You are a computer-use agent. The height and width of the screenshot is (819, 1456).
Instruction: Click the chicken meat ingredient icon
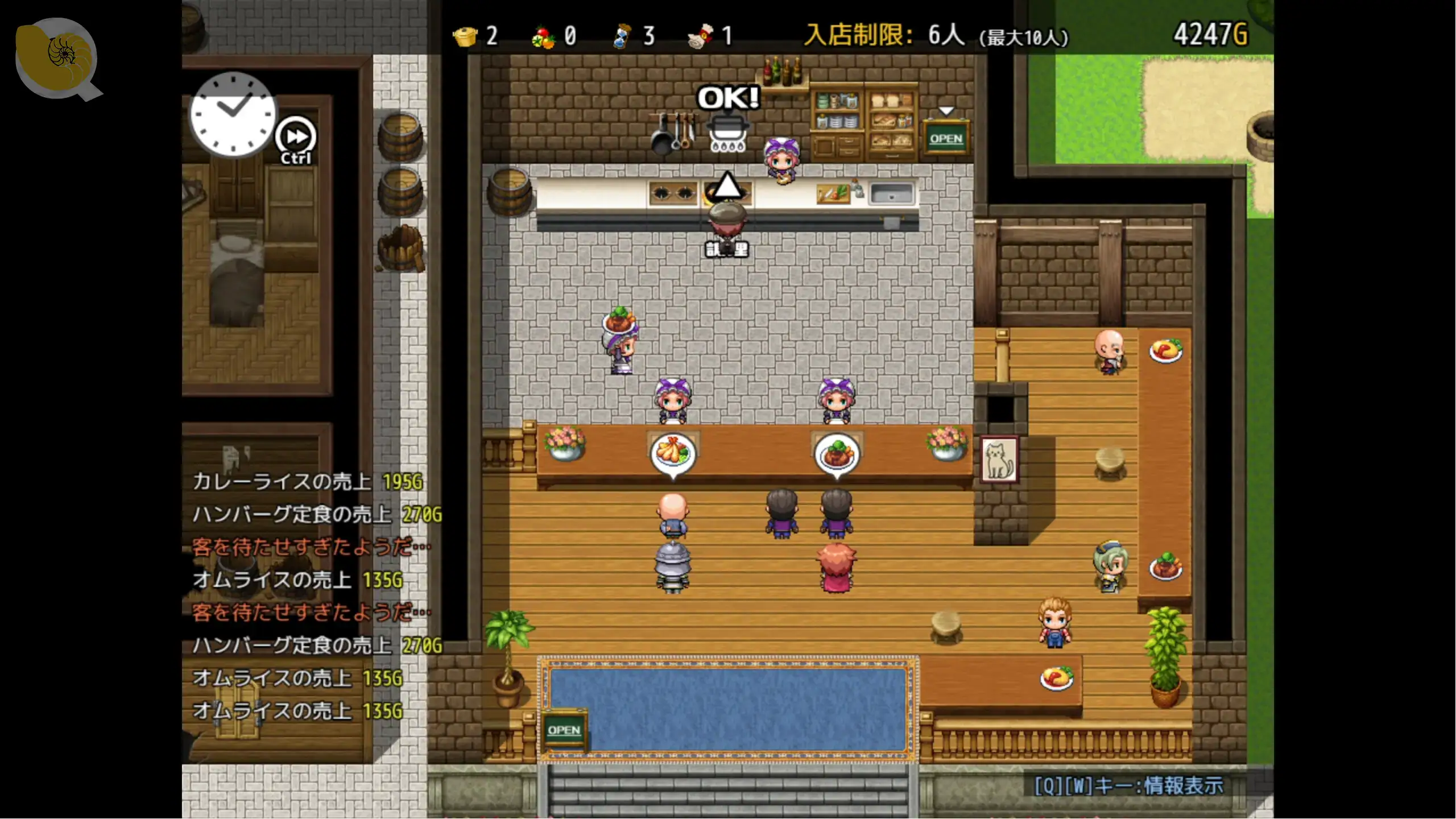(701, 36)
